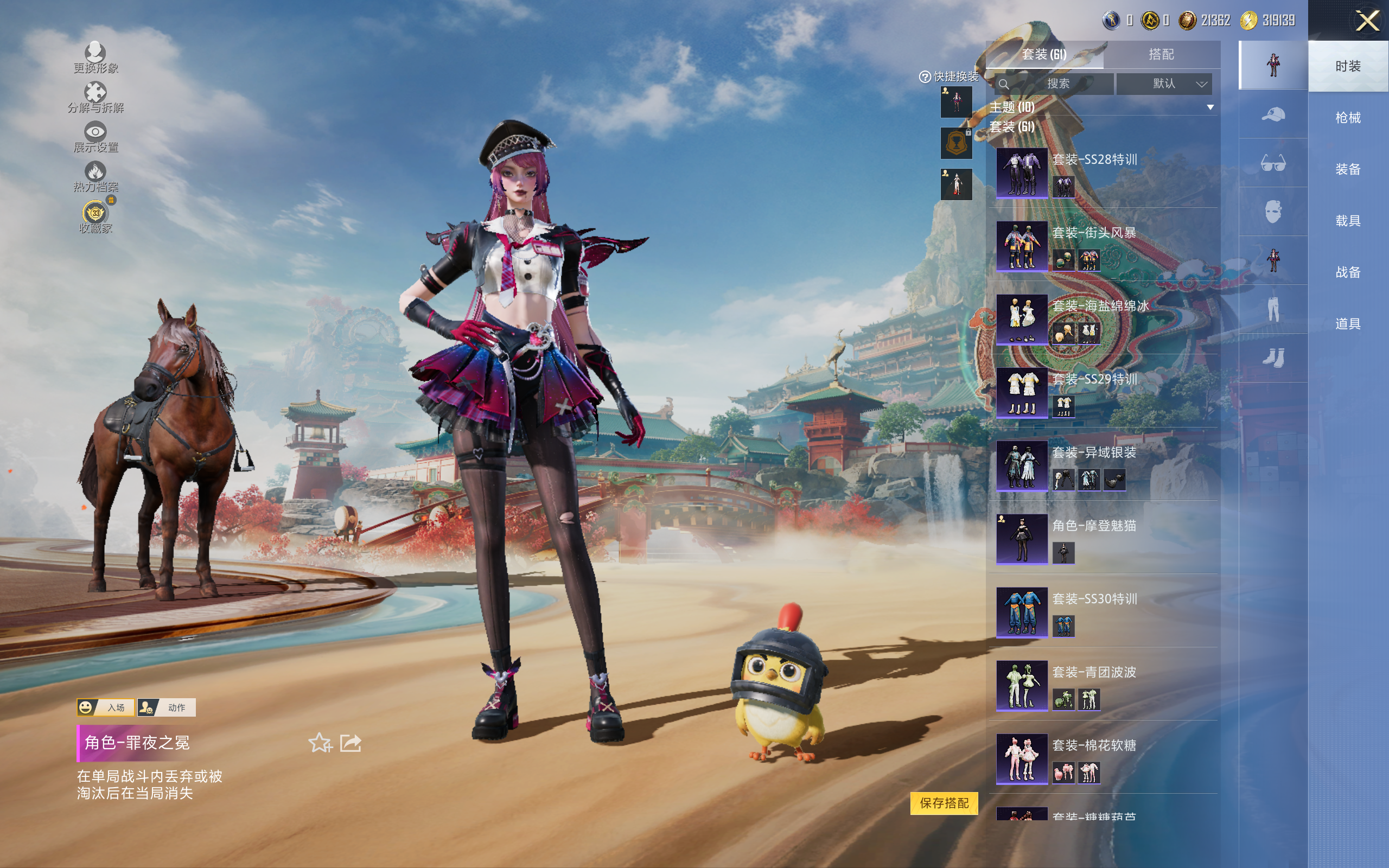Viewport: 1389px width, 868px height.
Task: Open the 载具 category
Action: tap(1347, 221)
